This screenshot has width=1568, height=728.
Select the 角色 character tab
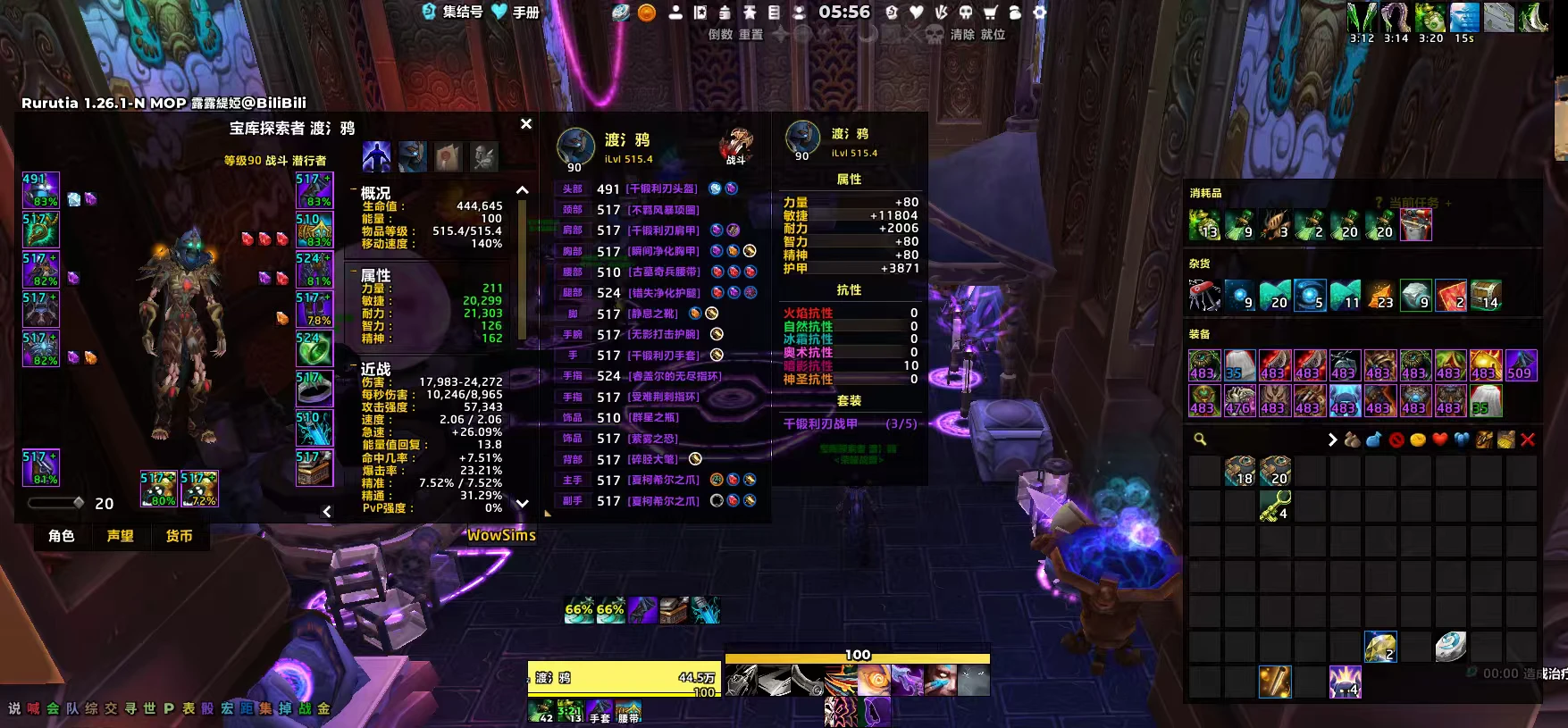pos(62,536)
